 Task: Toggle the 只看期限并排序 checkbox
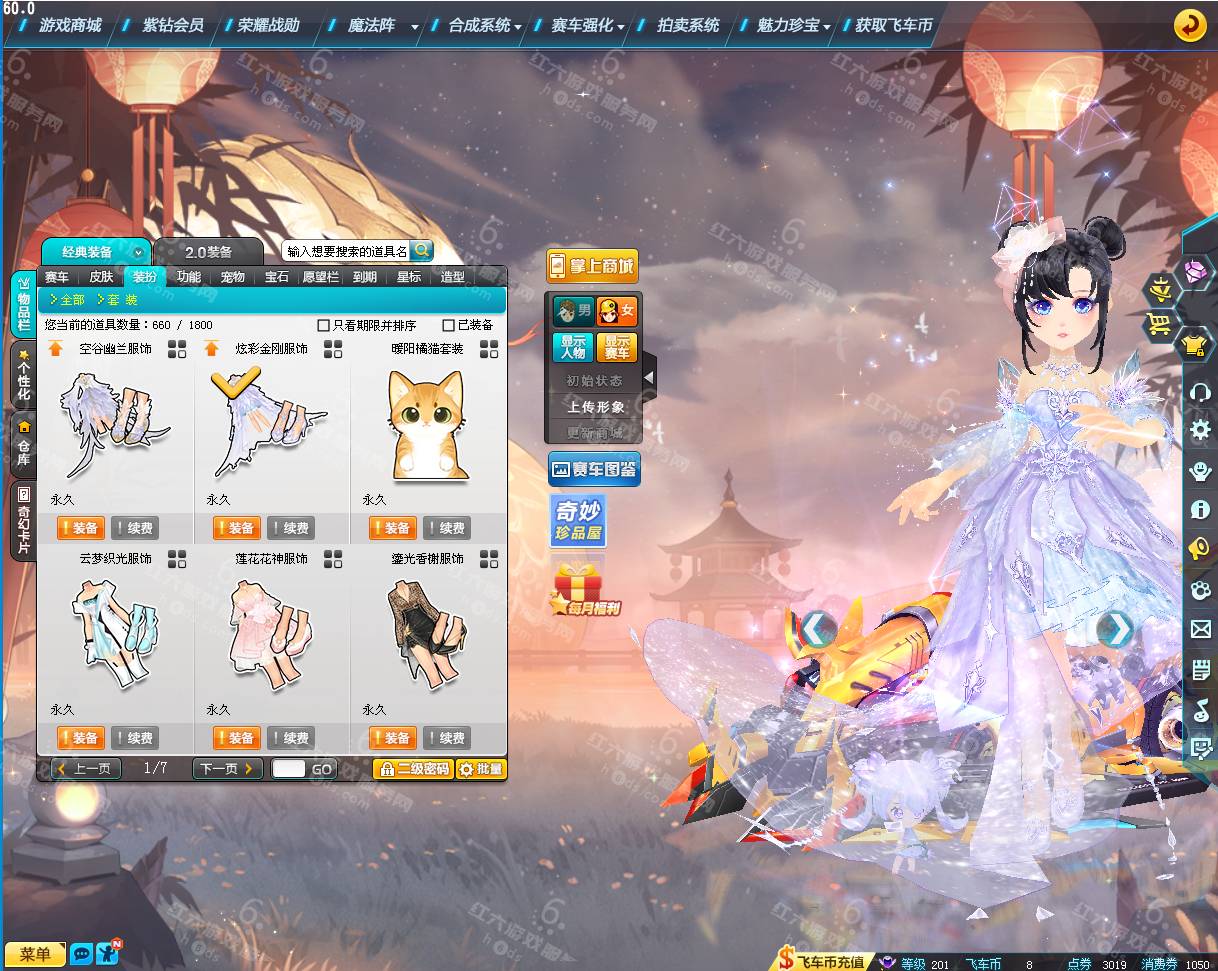pos(323,325)
